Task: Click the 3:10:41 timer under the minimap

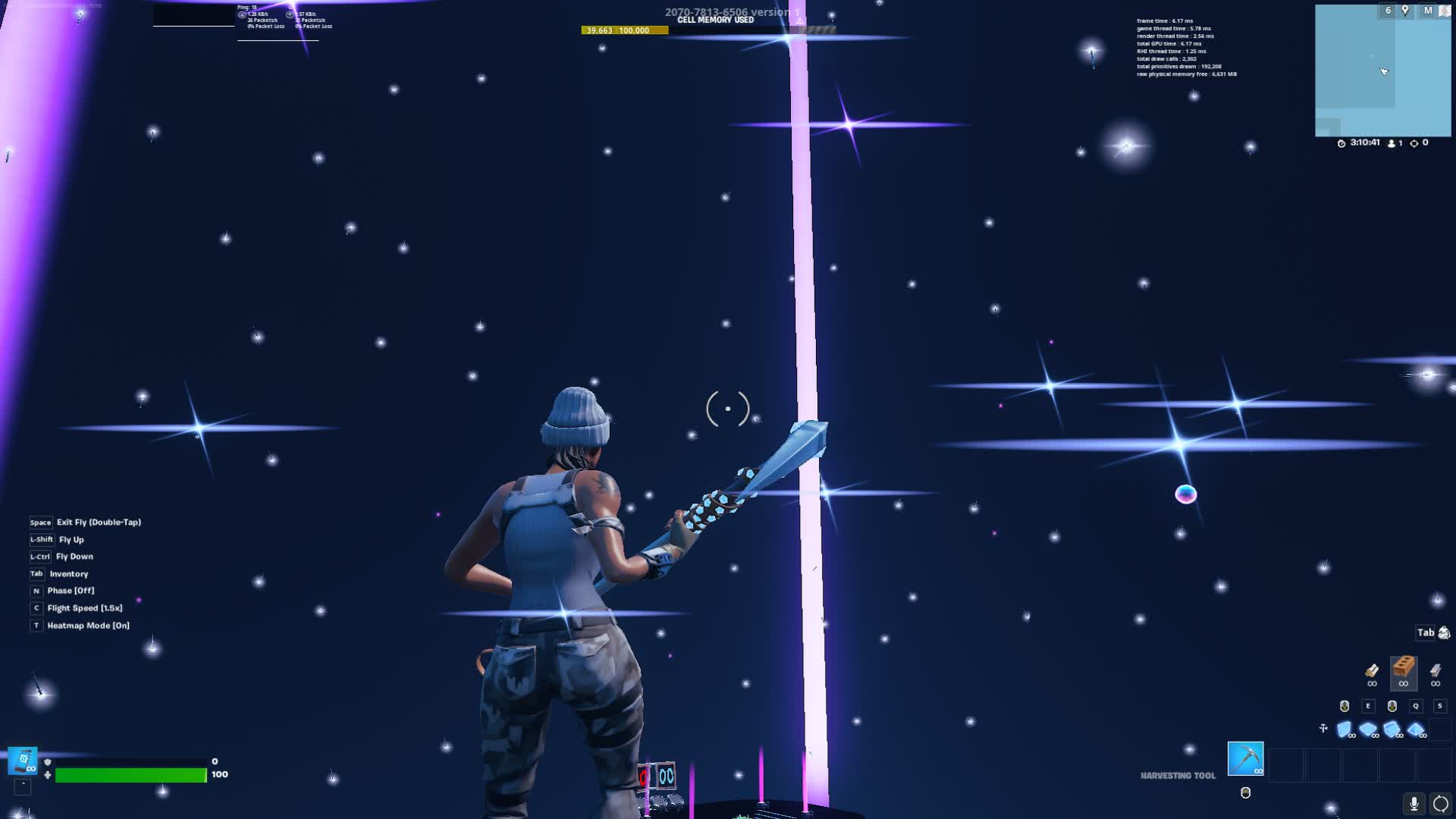Action: tap(1363, 142)
